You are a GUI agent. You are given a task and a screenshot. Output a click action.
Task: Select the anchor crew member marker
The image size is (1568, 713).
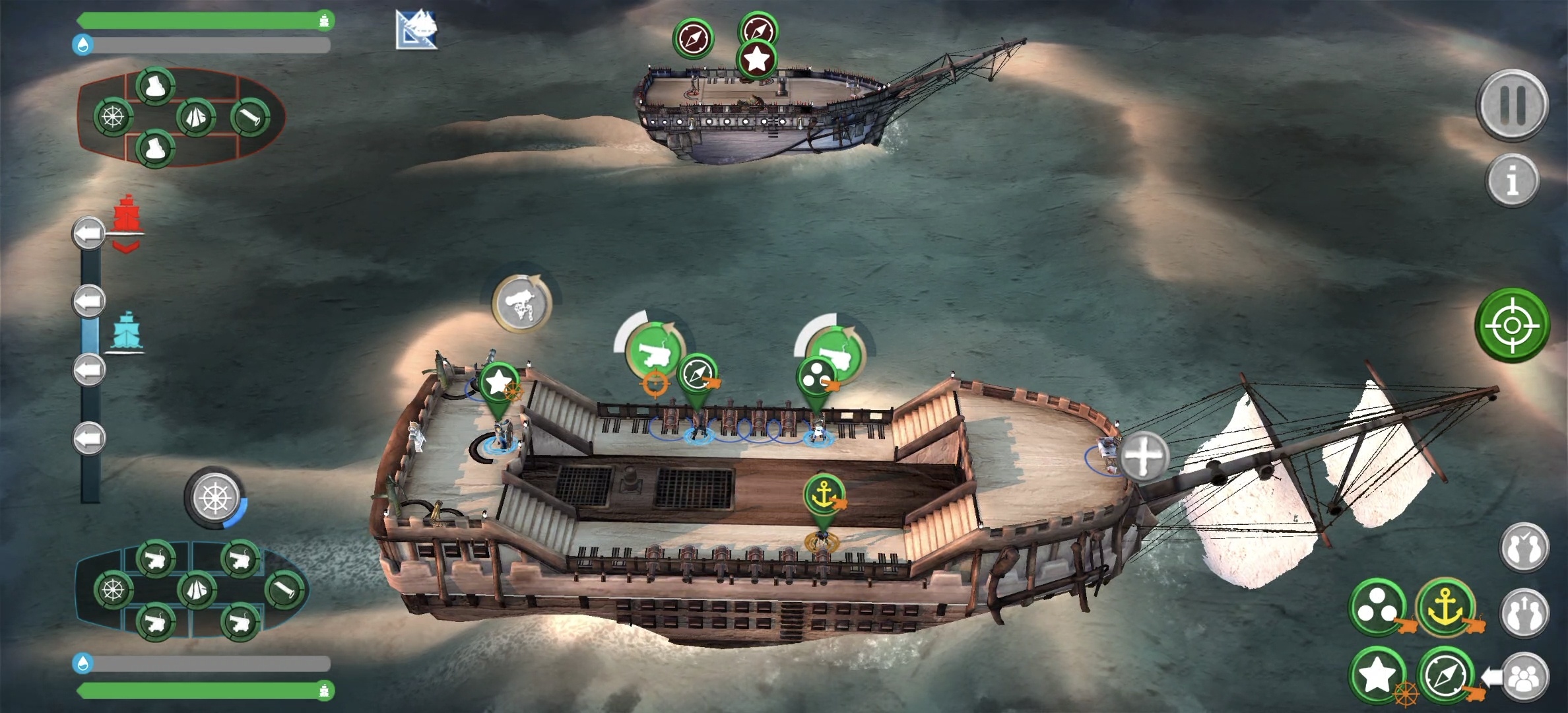824,495
